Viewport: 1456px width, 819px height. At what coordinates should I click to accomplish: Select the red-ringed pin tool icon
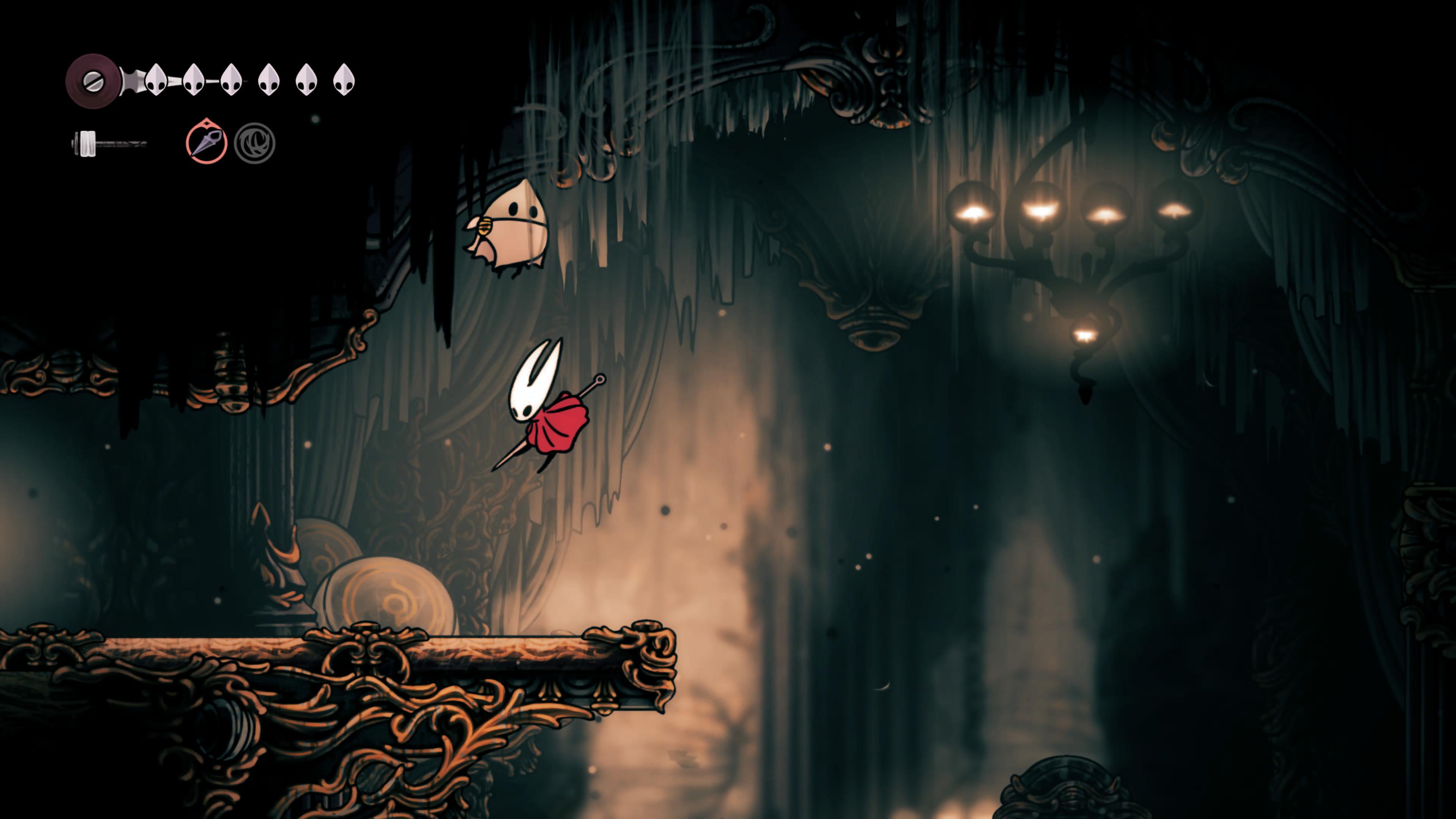tap(206, 143)
